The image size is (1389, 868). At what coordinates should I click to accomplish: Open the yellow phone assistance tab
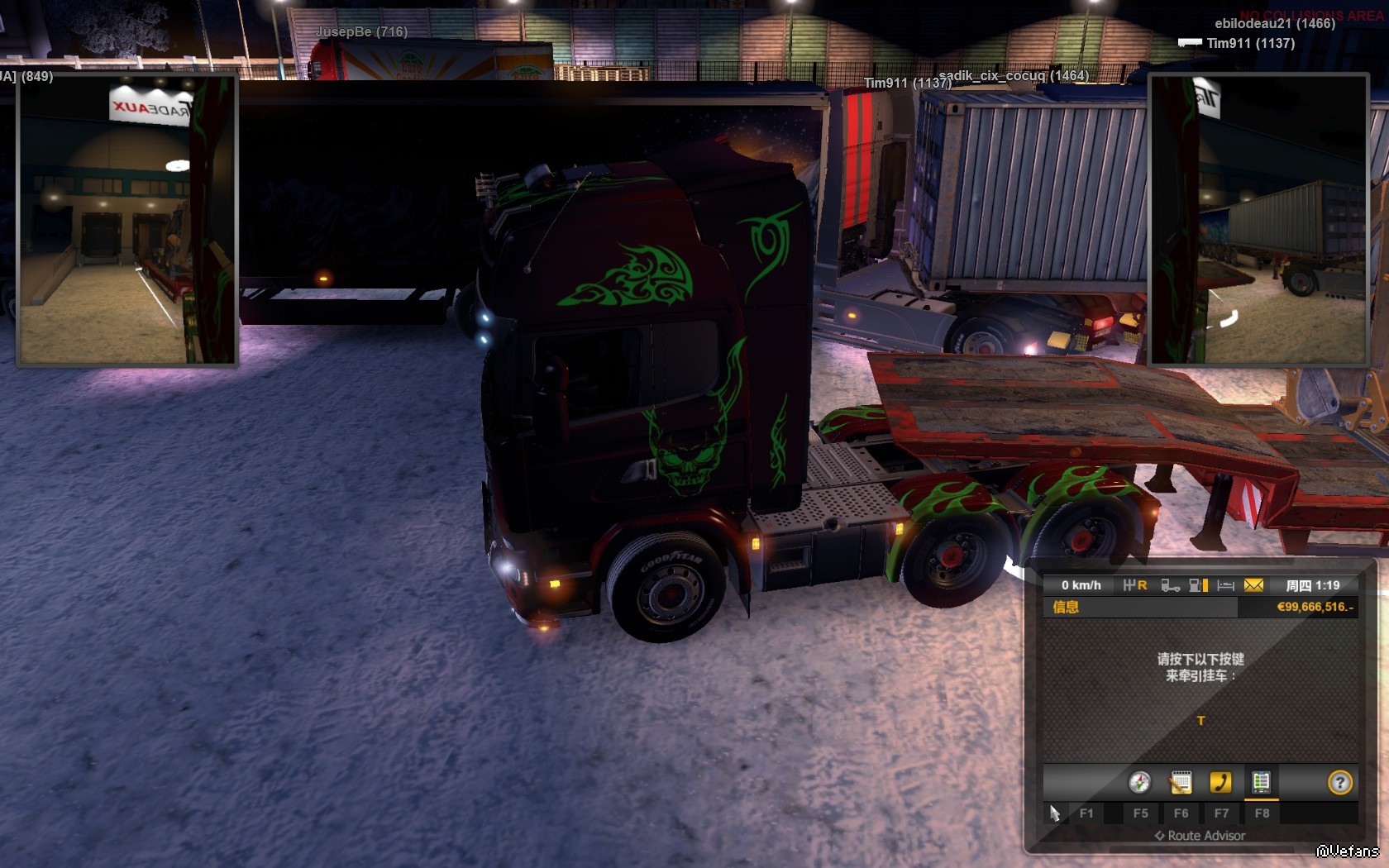pyautogui.click(x=1220, y=782)
